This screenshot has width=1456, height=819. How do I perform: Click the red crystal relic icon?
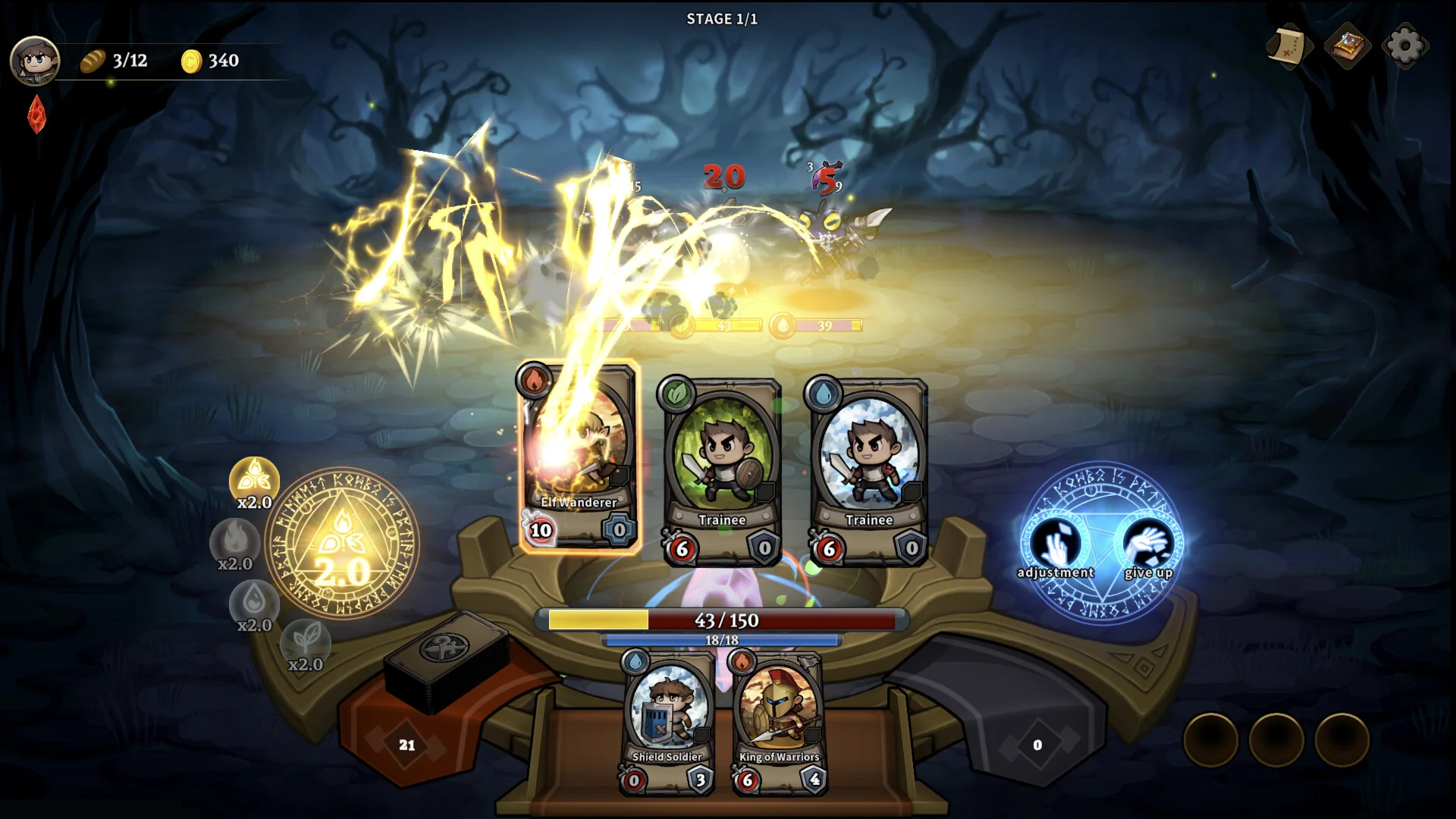point(36,115)
